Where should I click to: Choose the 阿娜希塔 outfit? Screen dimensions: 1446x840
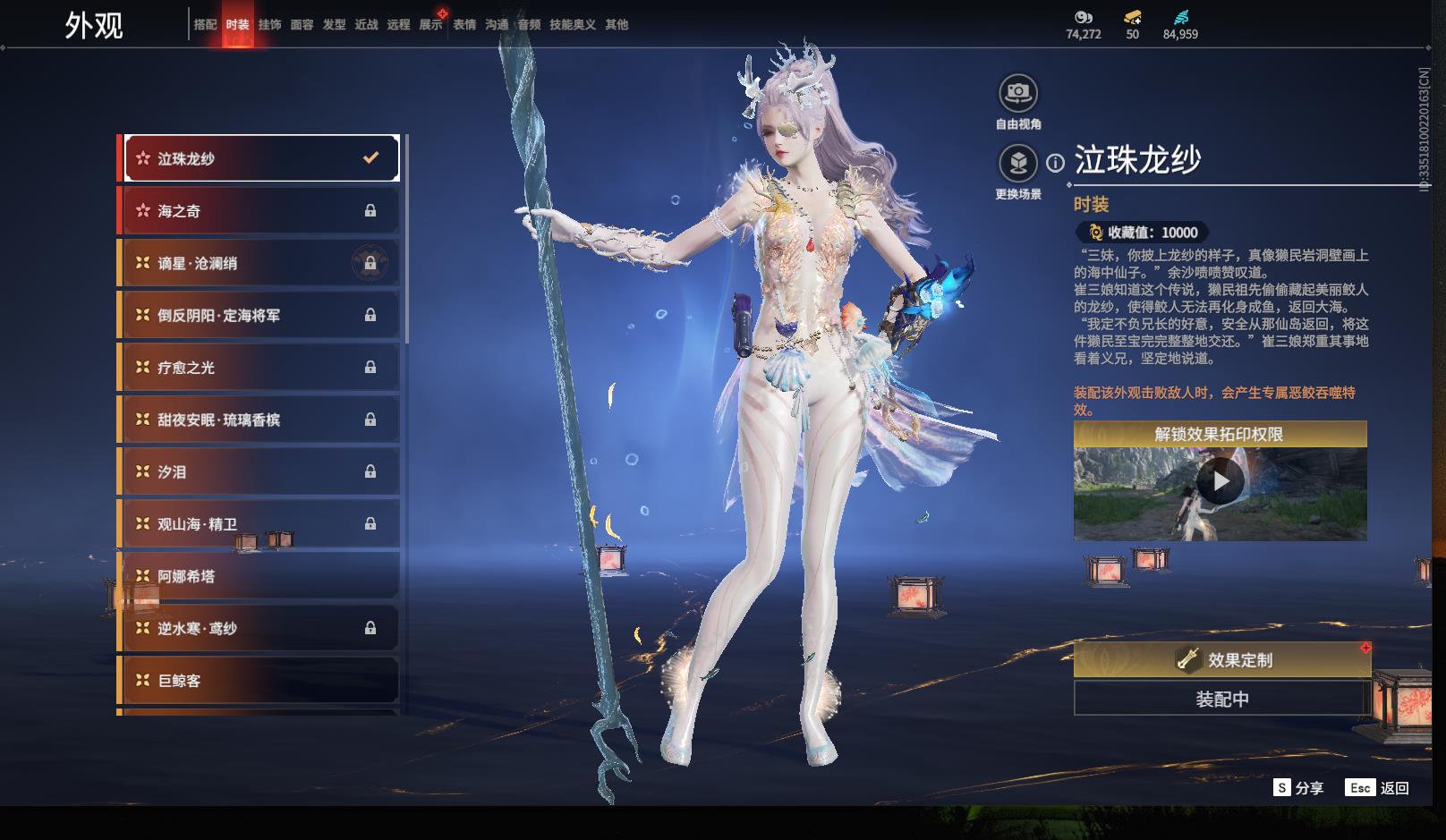[x=259, y=577]
